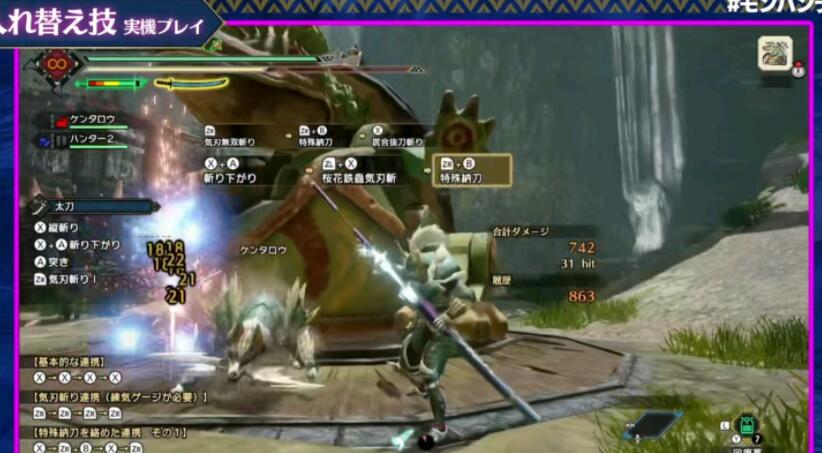This screenshot has width=822, height=453.
Task: Open the target monster icon
Action: 774,53
